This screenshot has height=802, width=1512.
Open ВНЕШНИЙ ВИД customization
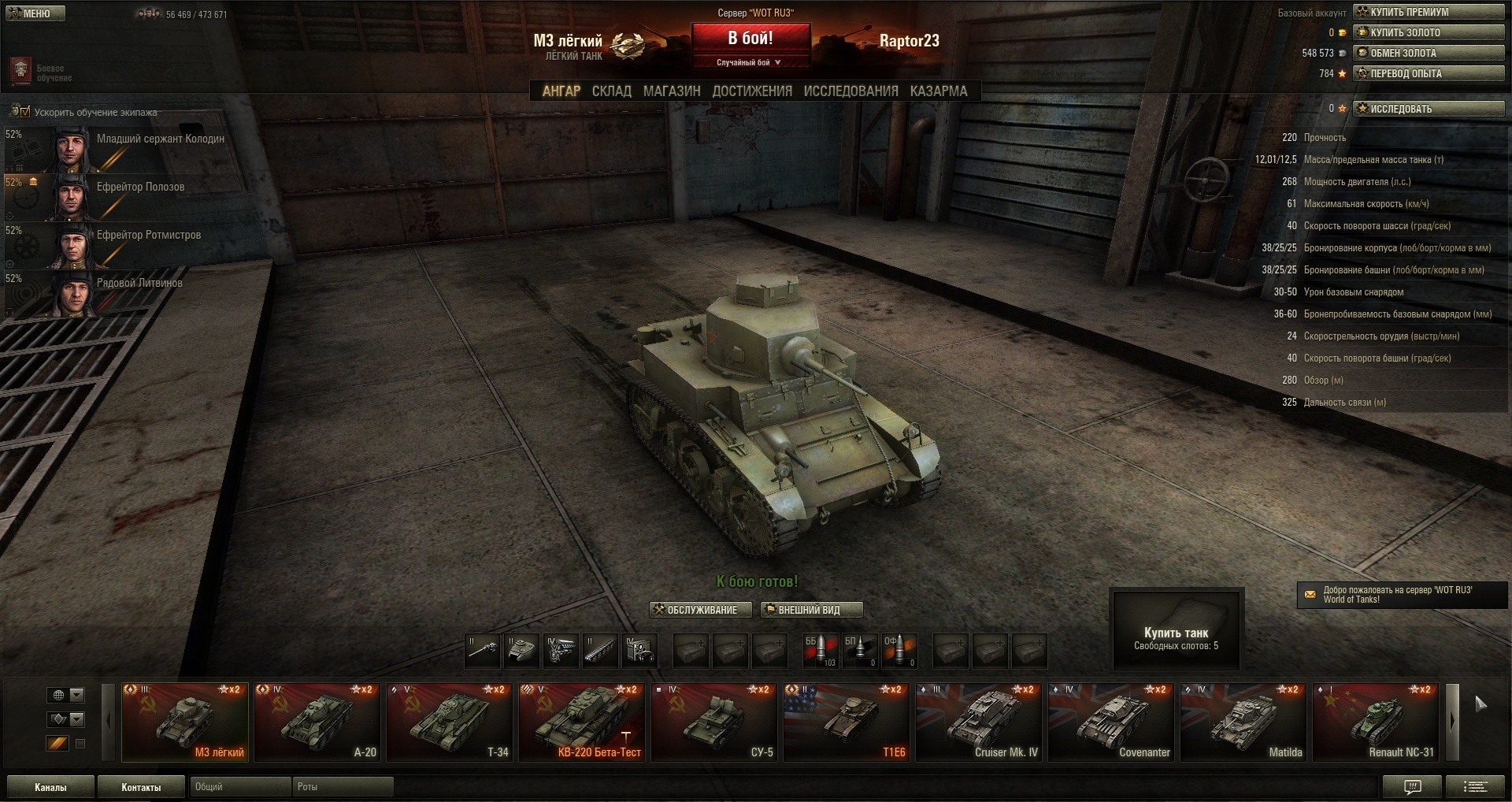811,610
